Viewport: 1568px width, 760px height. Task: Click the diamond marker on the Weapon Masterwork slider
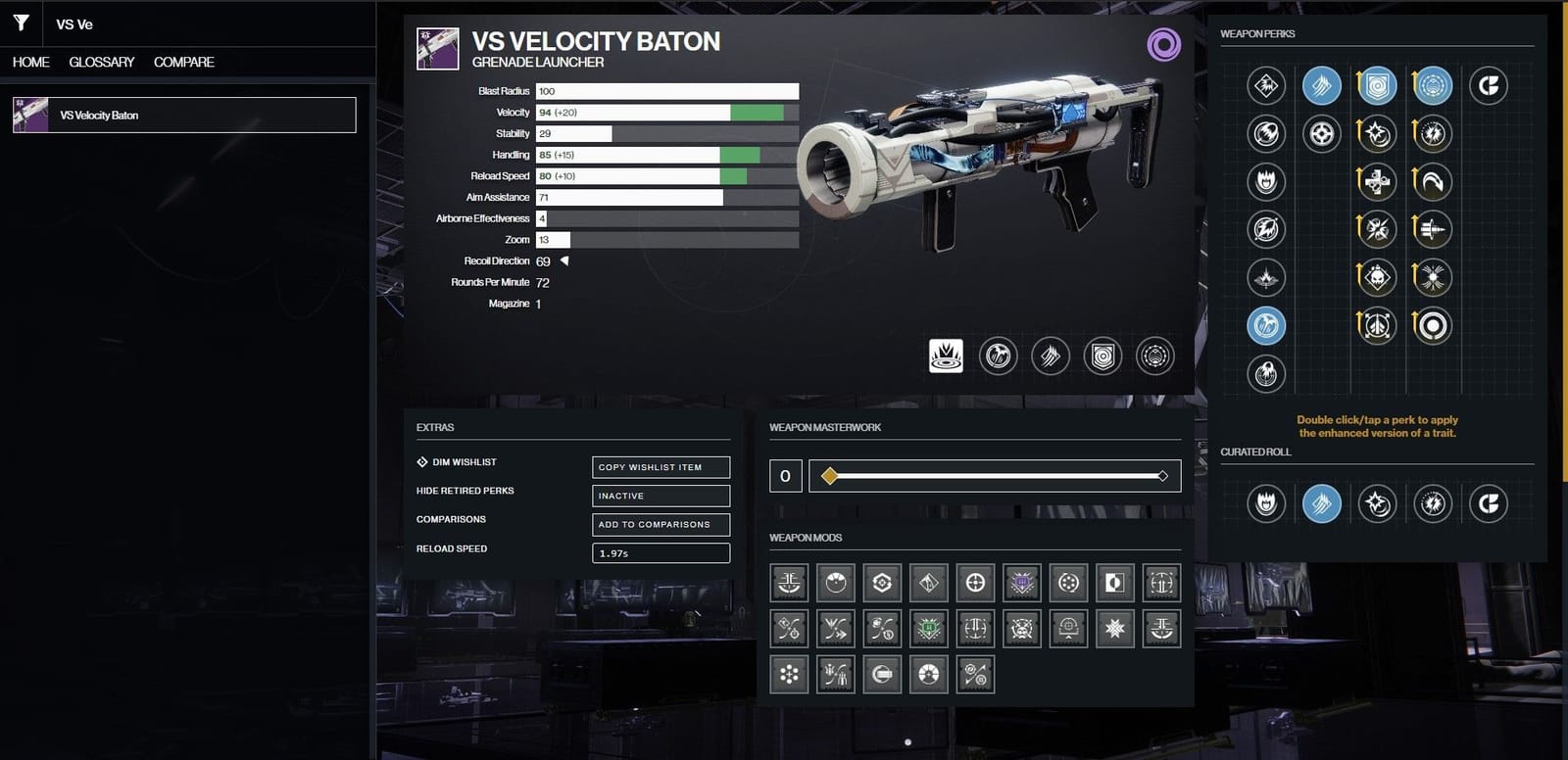(829, 476)
